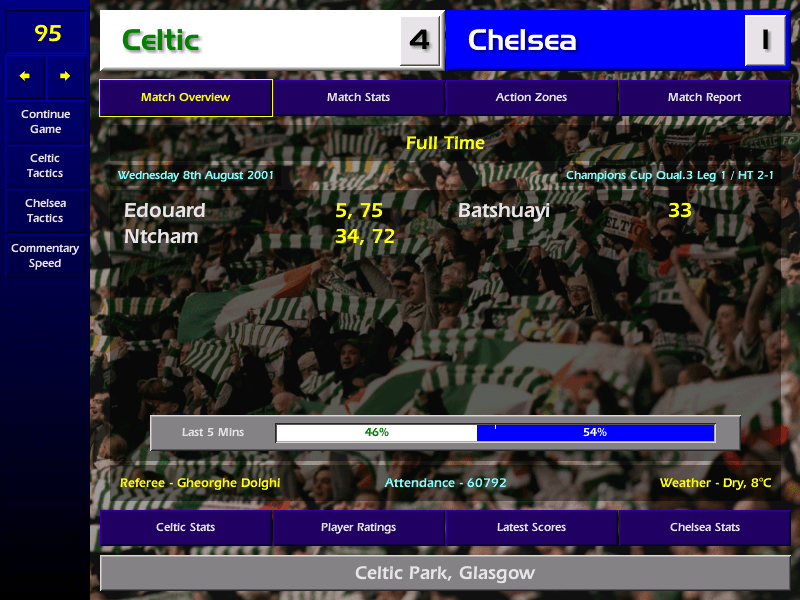Click the Continue Game button

tap(45, 122)
